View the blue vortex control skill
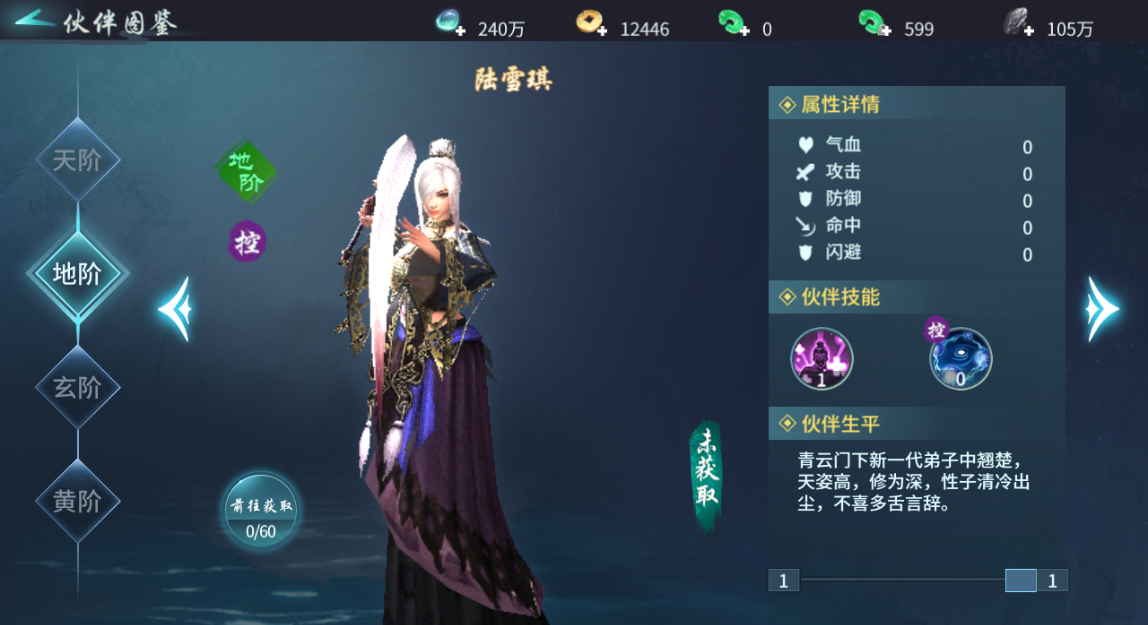This screenshot has width=1148, height=625. (961, 358)
